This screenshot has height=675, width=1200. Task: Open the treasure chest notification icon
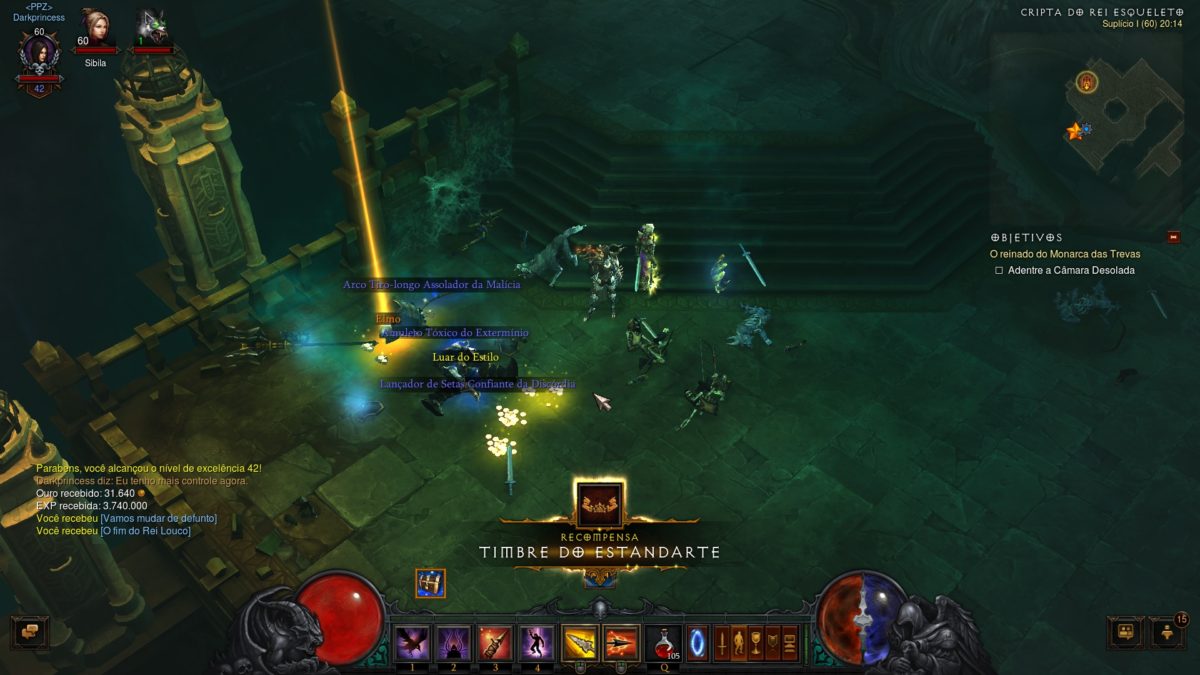[430, 583]
